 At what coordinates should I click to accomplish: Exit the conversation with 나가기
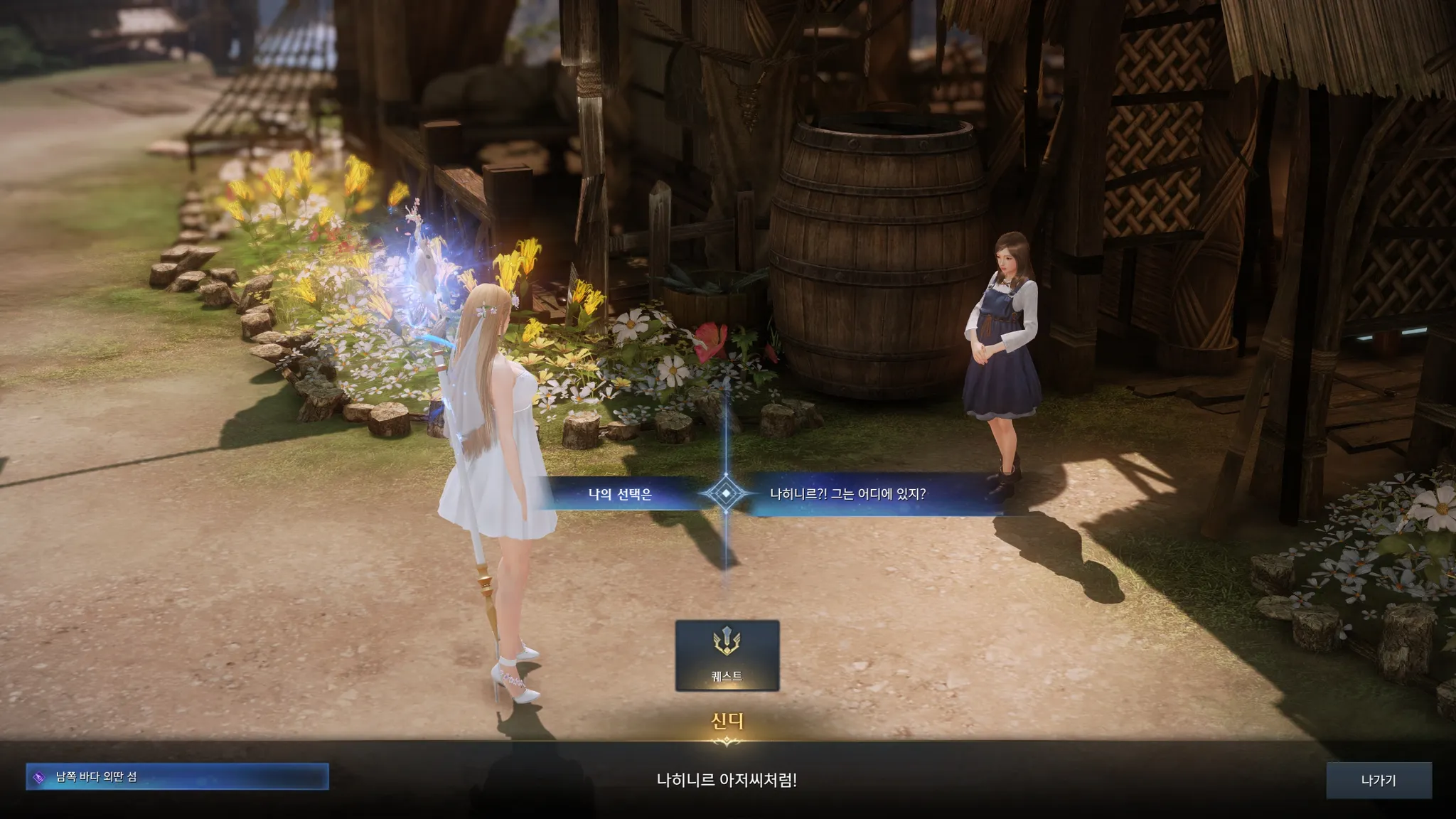coord(1379,780)
